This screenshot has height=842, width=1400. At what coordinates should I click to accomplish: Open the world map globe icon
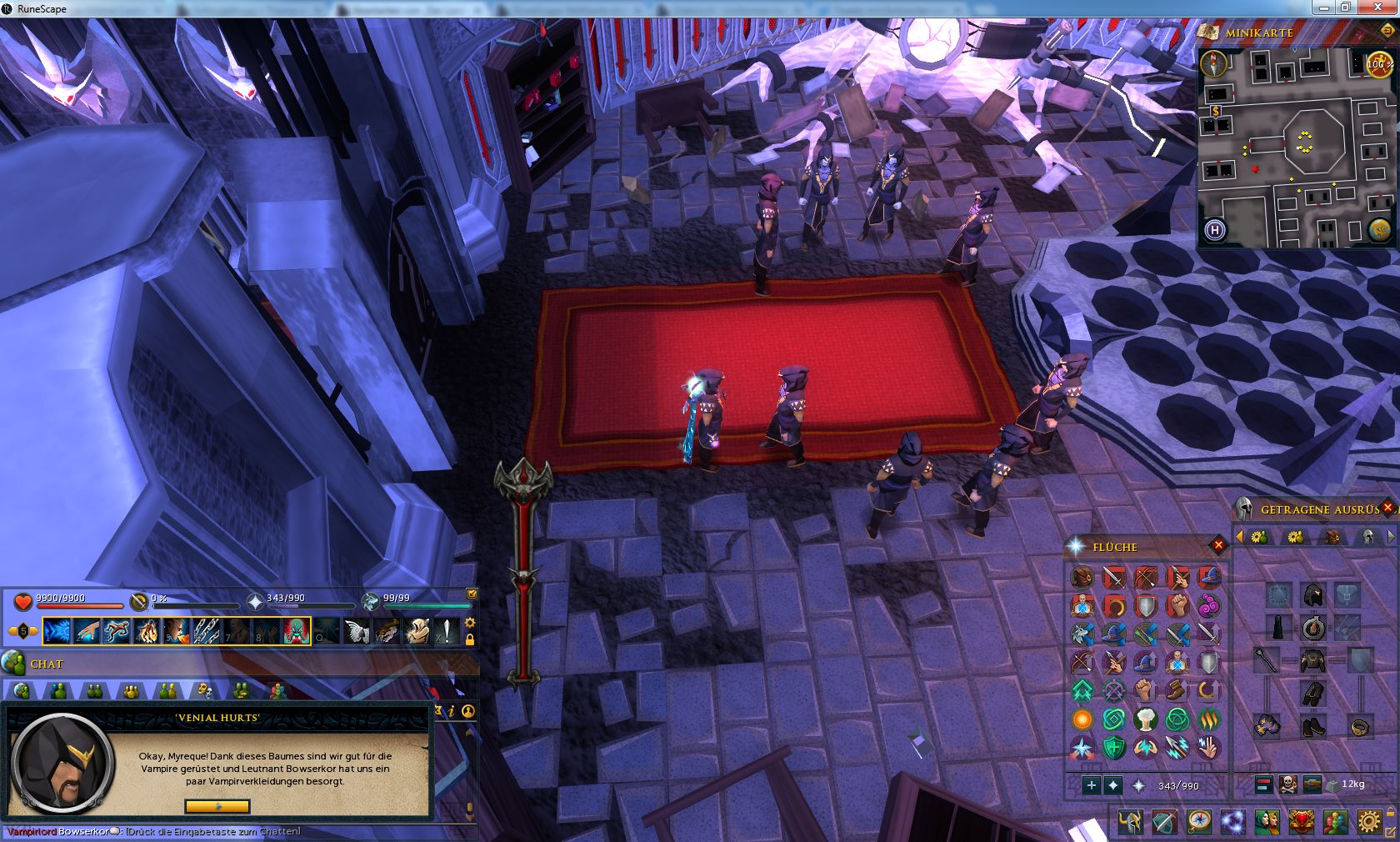(x=1378, y=228)
